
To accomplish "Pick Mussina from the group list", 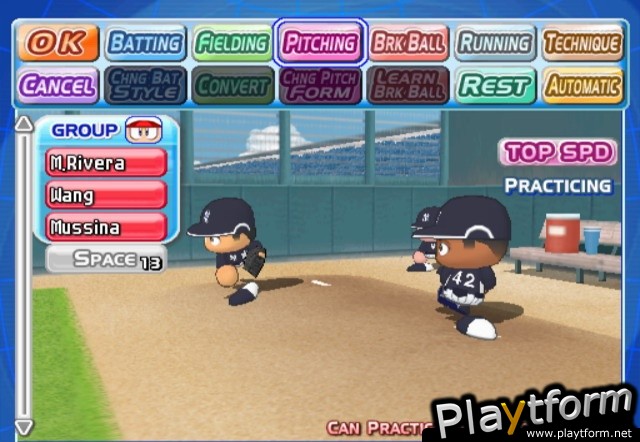I will click(x=105, y=226).
